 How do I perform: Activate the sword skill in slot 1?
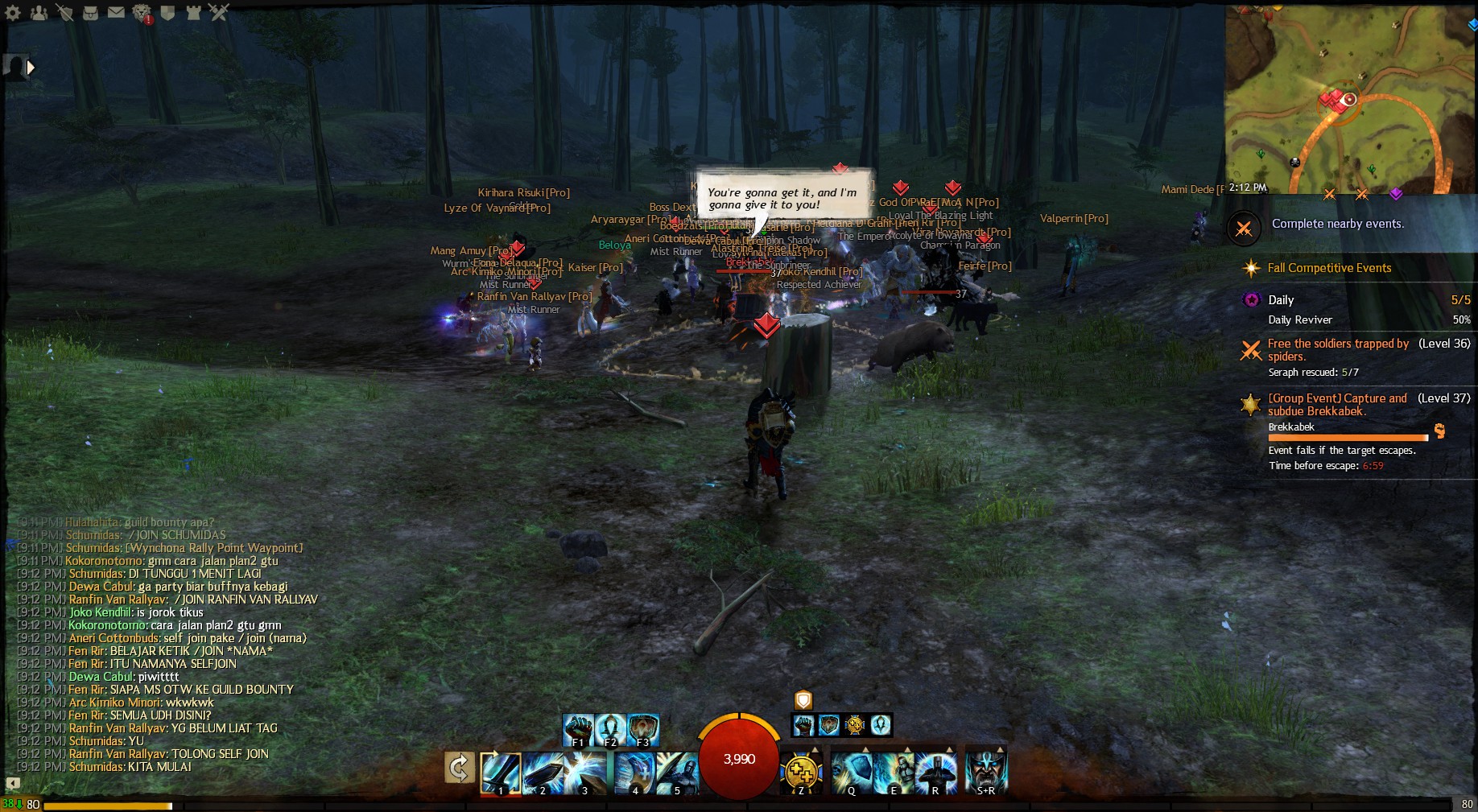(x=500, y=773)
